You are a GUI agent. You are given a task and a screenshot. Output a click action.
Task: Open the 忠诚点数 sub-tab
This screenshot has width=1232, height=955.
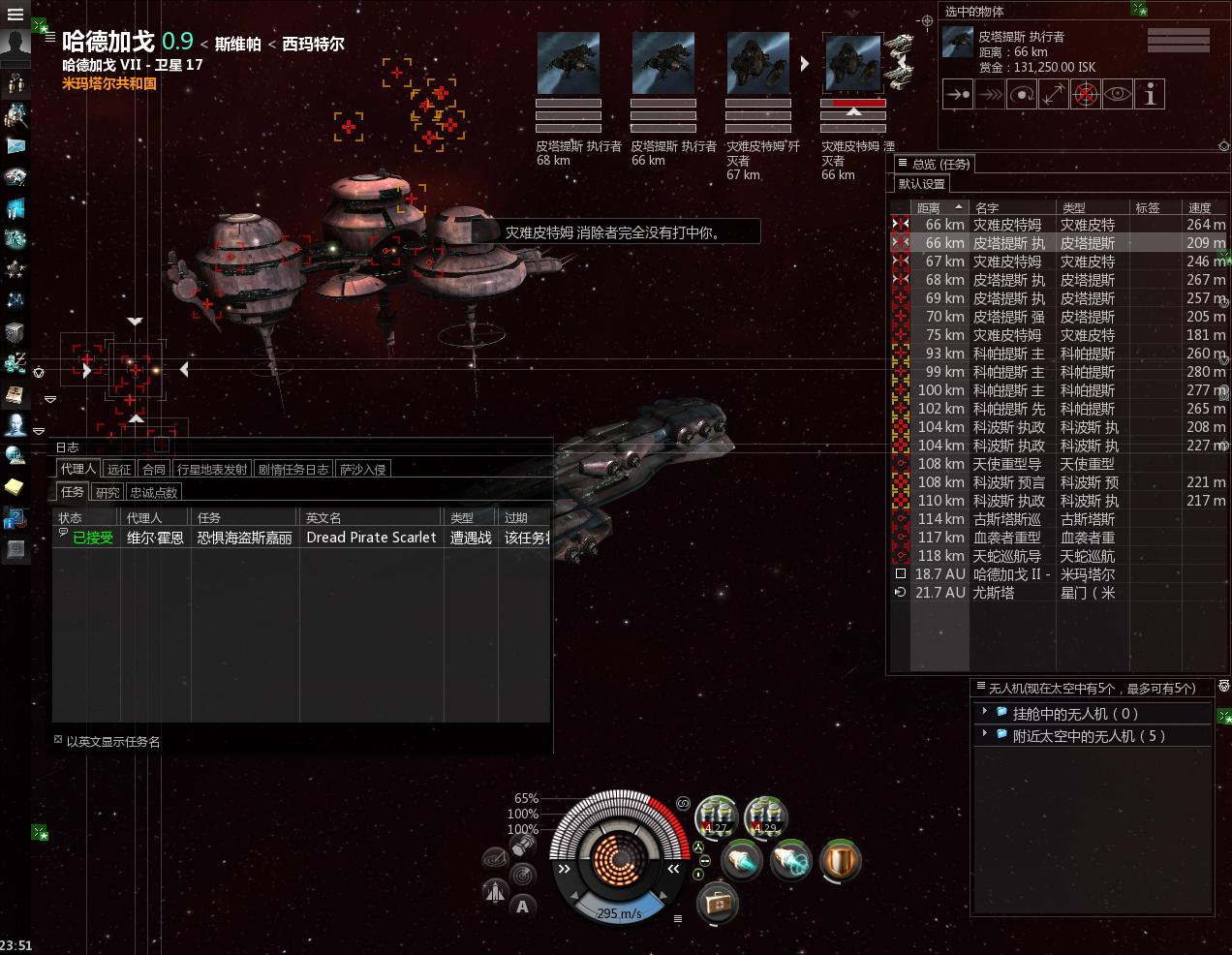pyautogui.click(x=153, y=493)
